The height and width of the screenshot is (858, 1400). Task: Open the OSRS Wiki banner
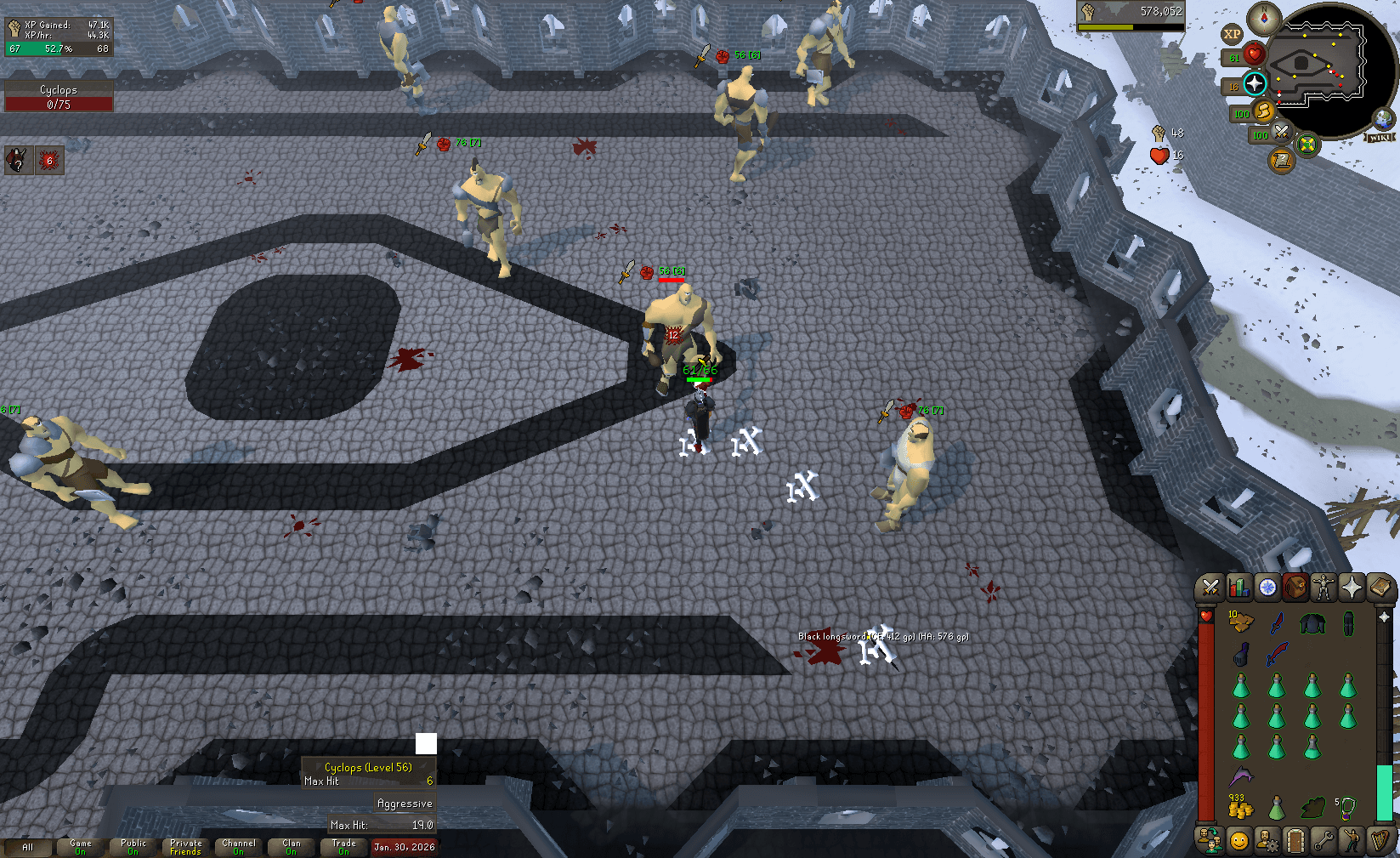coord(1380,138)
